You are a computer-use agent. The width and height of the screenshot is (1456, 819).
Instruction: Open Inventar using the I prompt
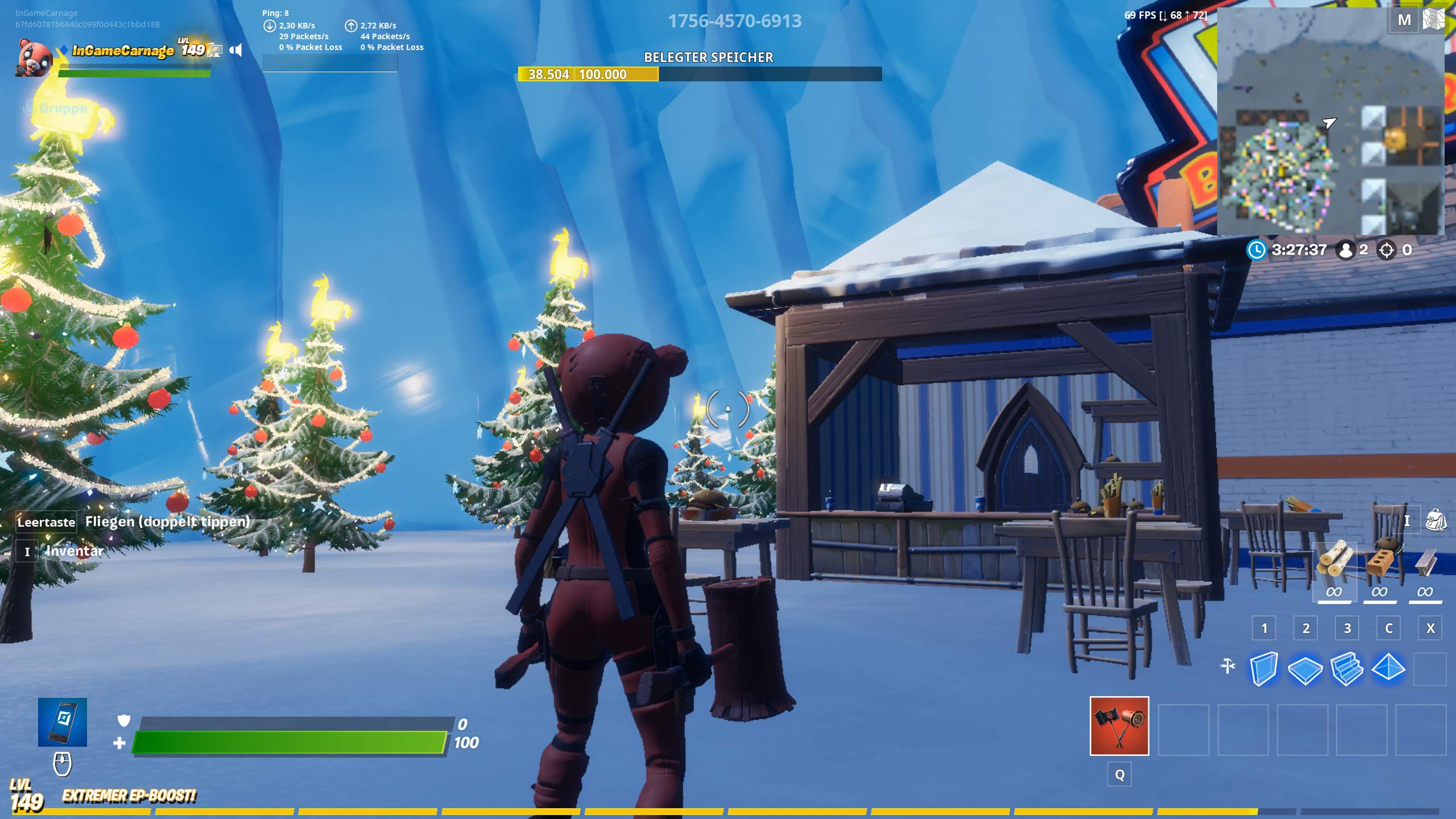click(x=26, y=551)
